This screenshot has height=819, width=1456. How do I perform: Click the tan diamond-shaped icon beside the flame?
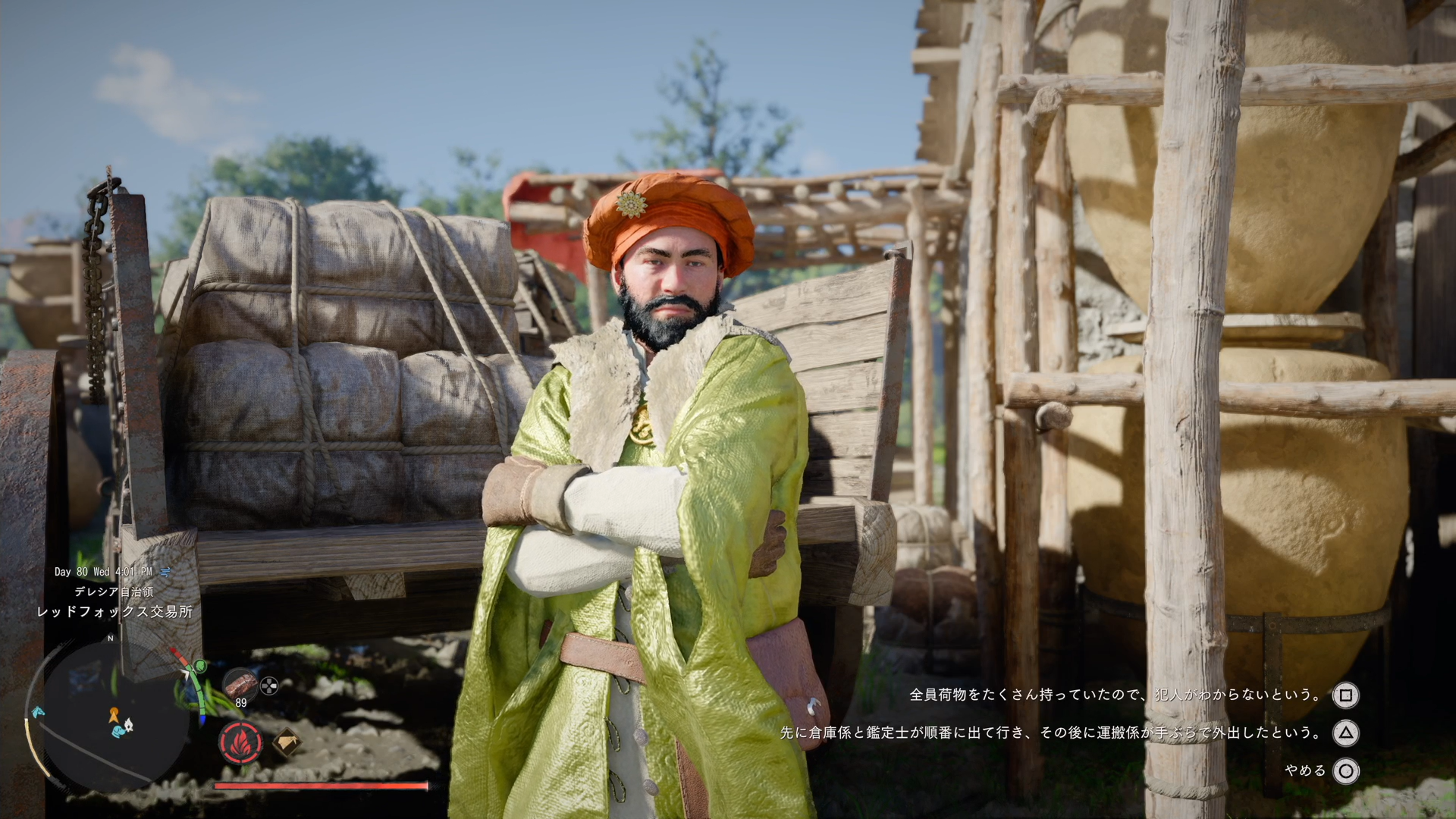pyautogui.click(x=285, y=743)
